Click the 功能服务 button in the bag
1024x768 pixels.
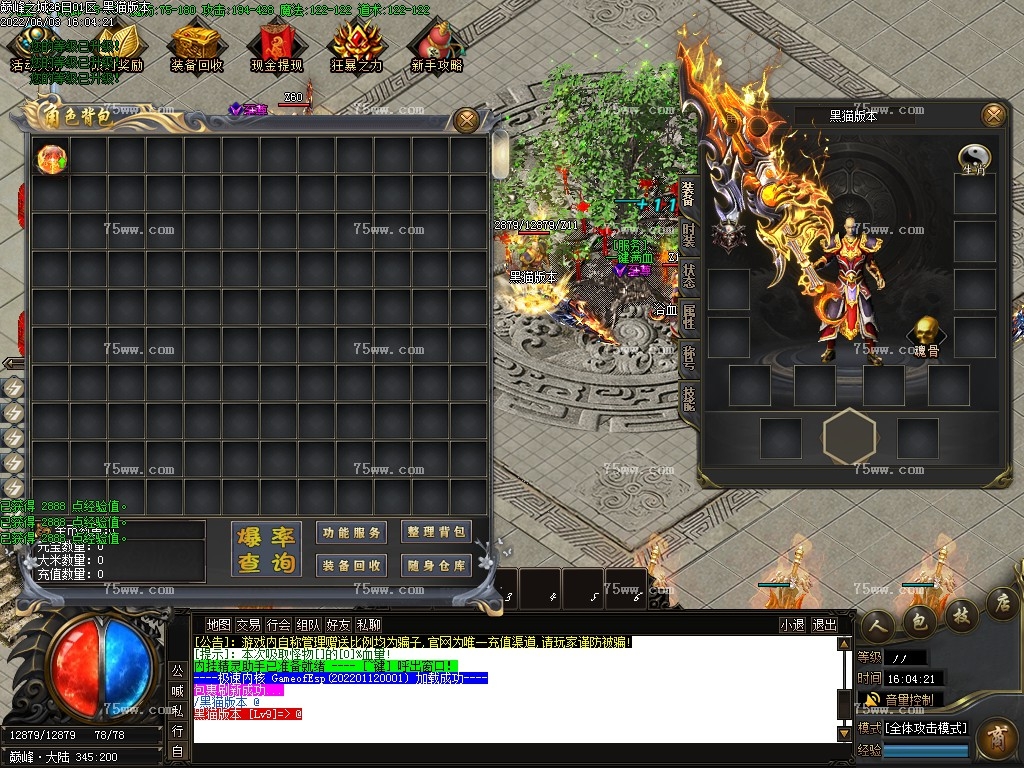pyautogui.click(x=352, y=533)
